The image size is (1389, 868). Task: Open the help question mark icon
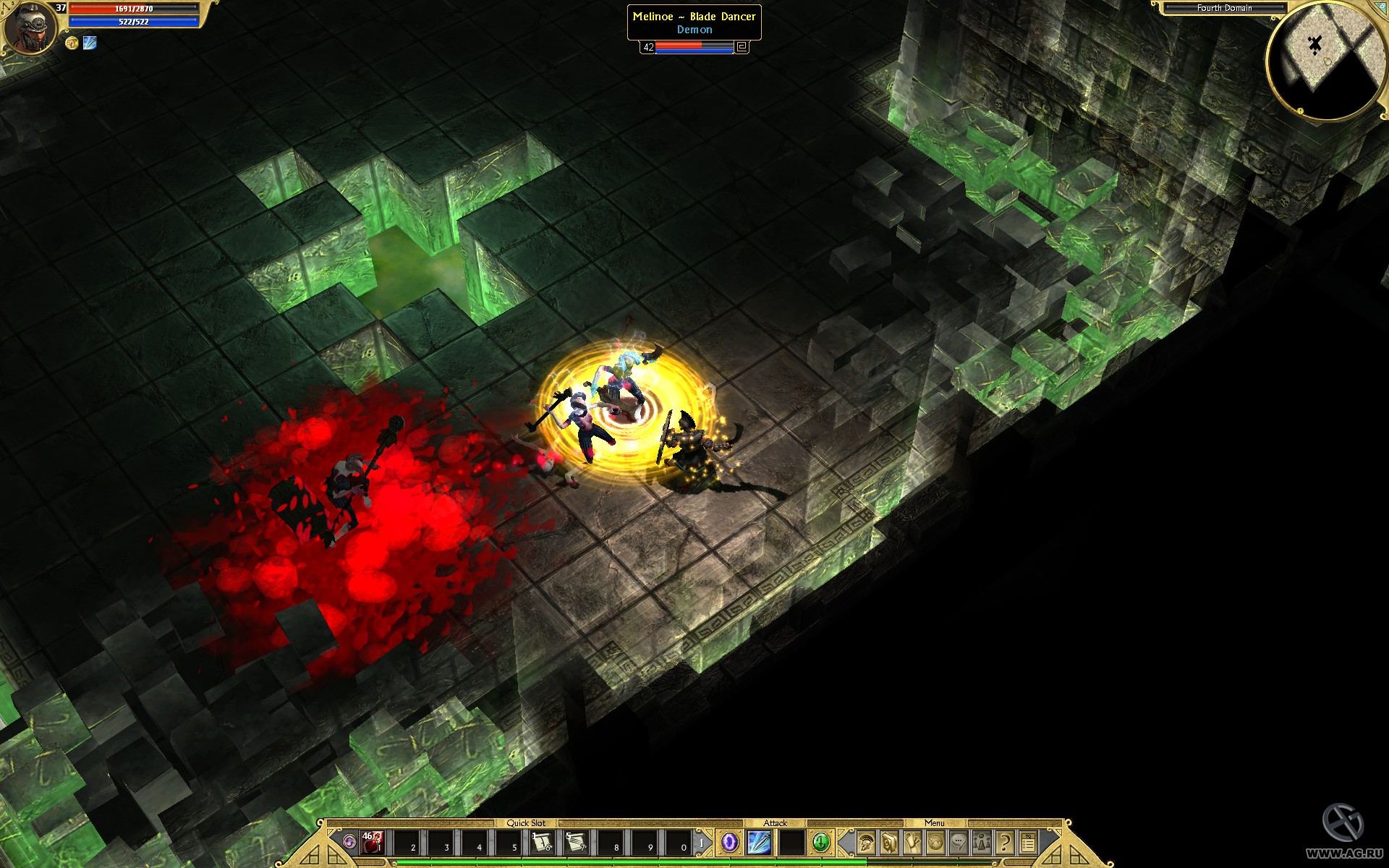tap(1005, 842)
